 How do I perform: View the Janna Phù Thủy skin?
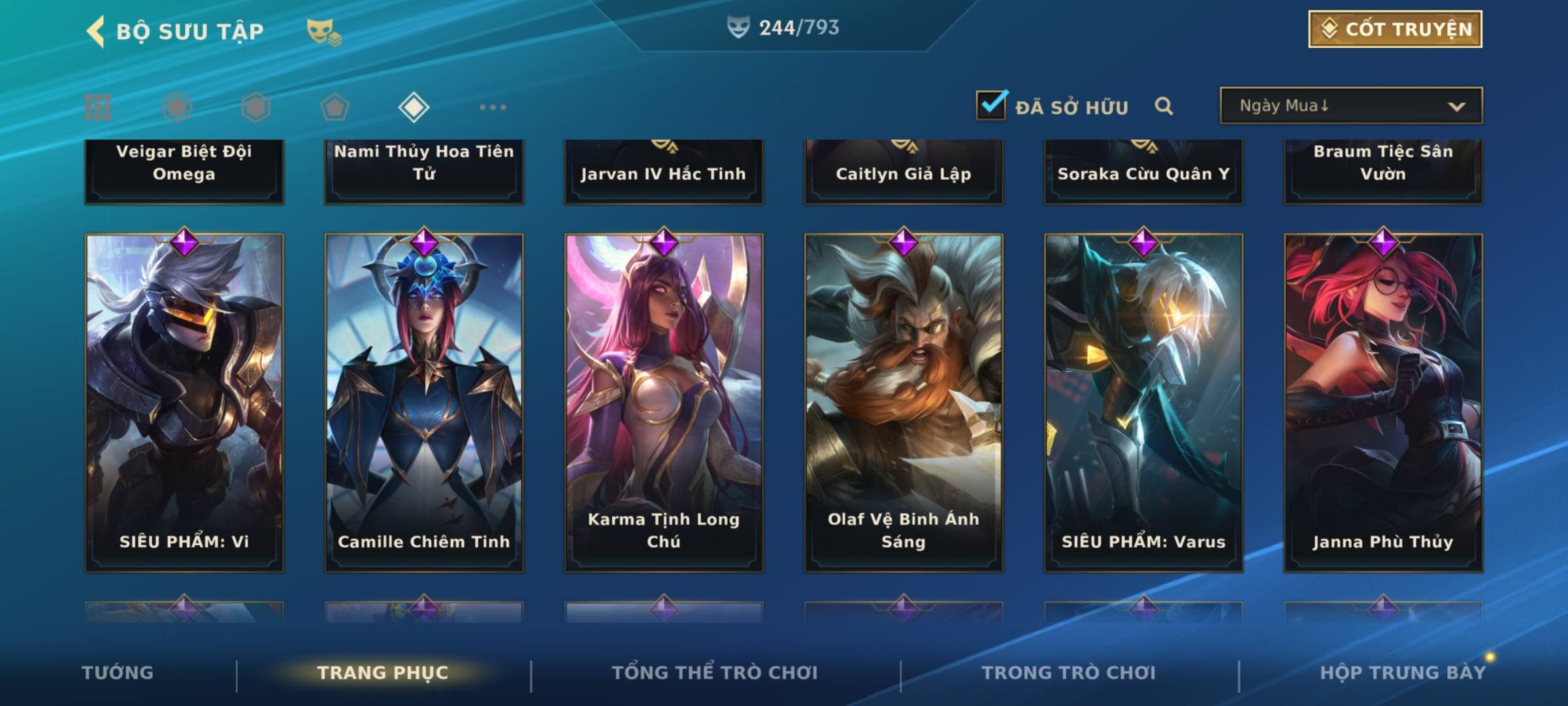click(x=1383, y=402)
